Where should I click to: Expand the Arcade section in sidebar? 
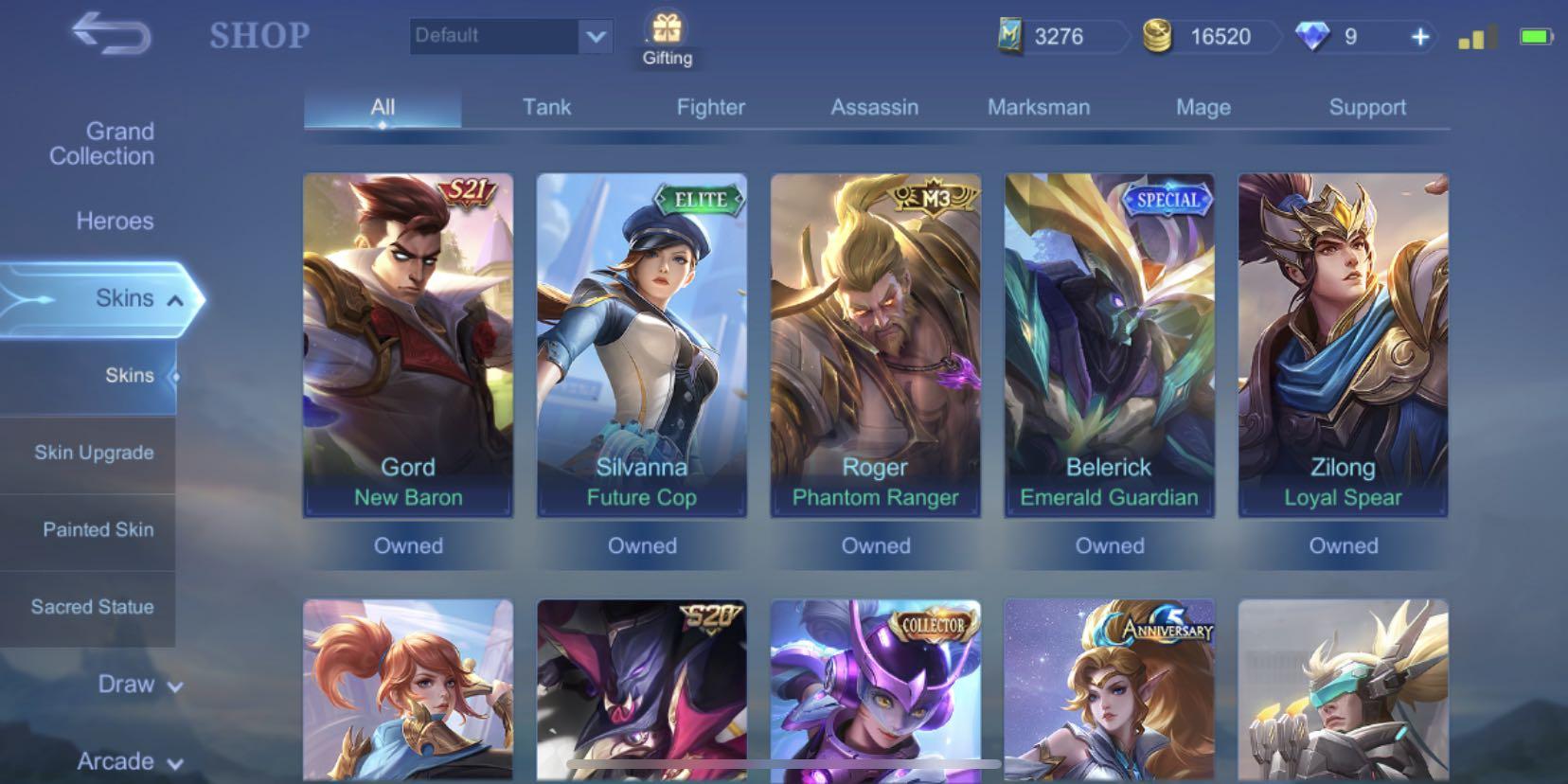[x=129, y=760]
